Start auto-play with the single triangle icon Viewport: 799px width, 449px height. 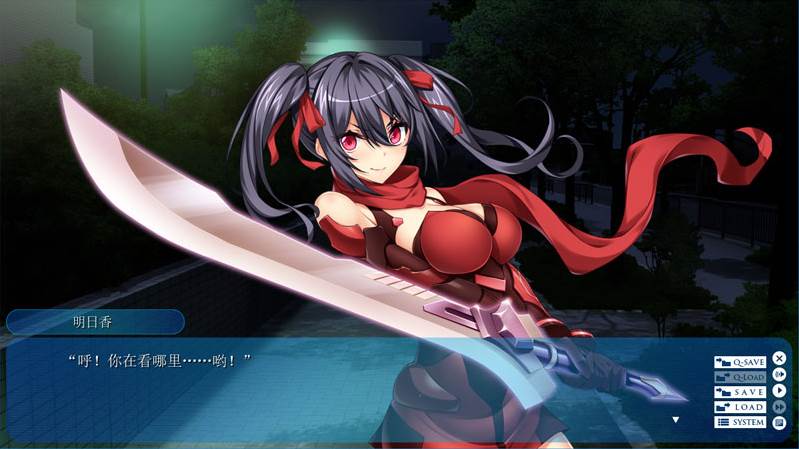click(x=779, y=390)
